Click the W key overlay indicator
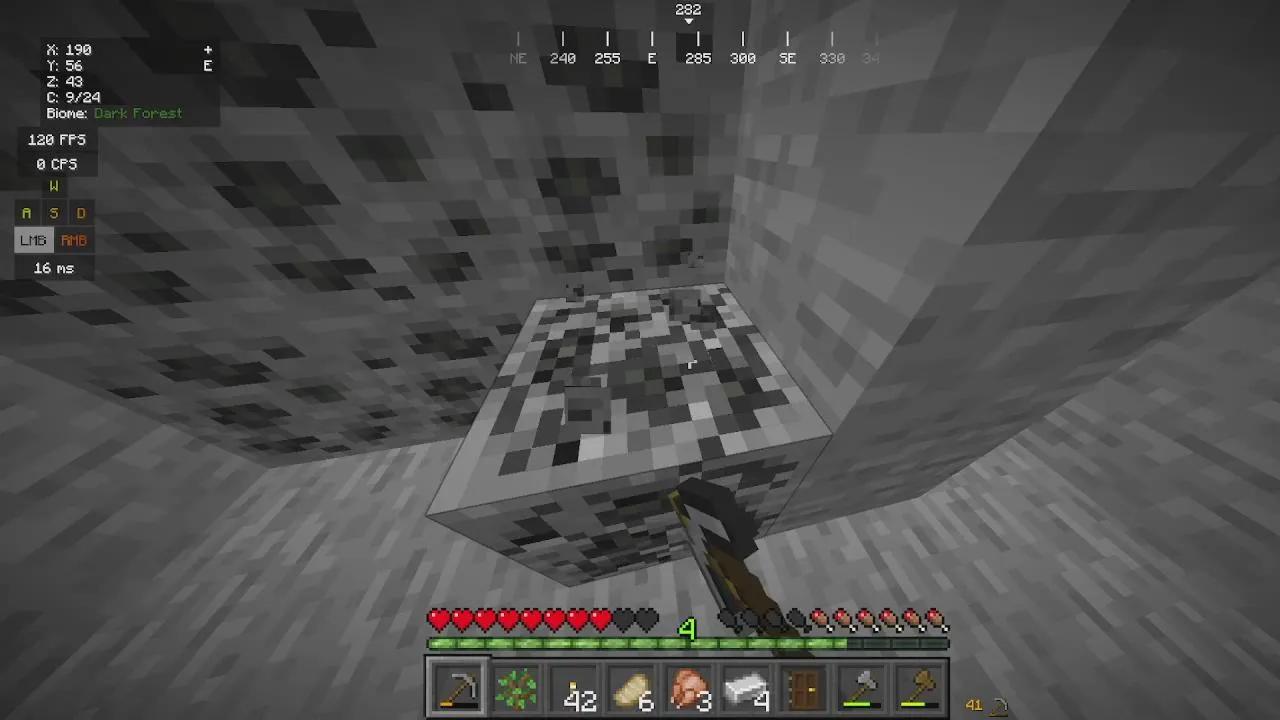 click(x=53, y=186)
